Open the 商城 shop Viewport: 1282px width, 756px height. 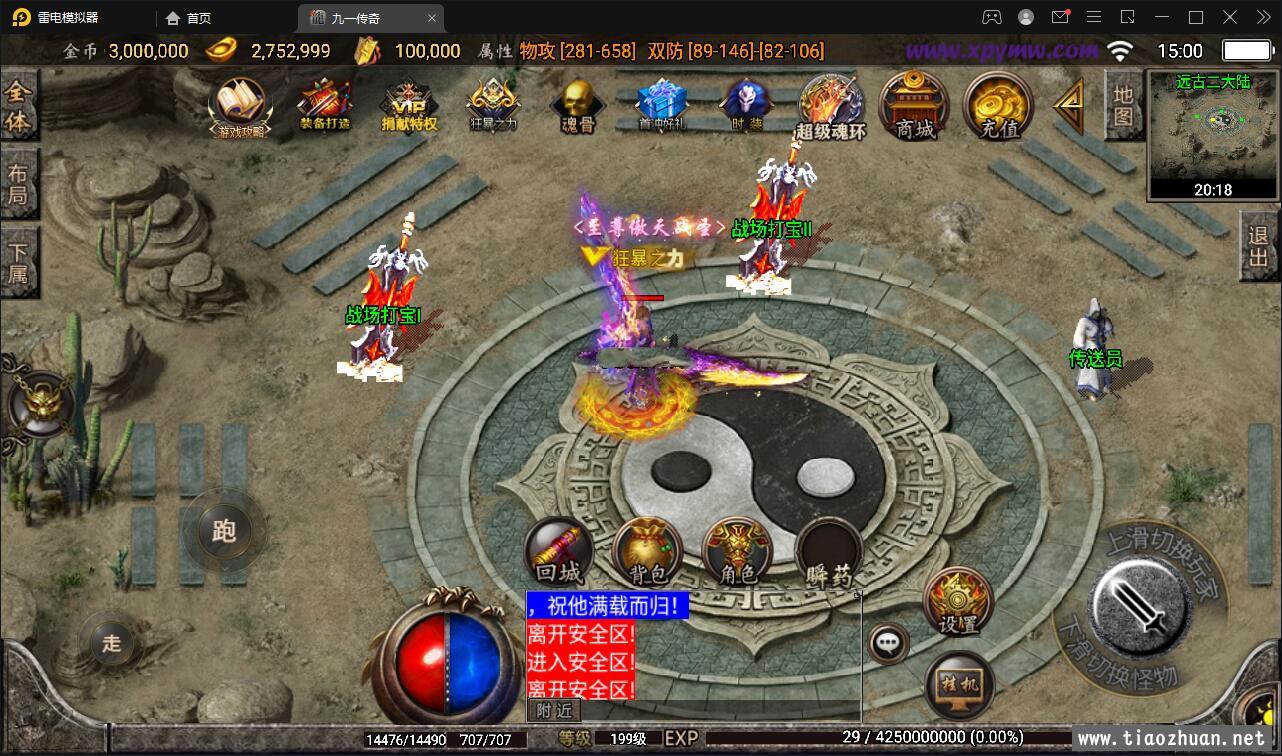click(915, 105)
